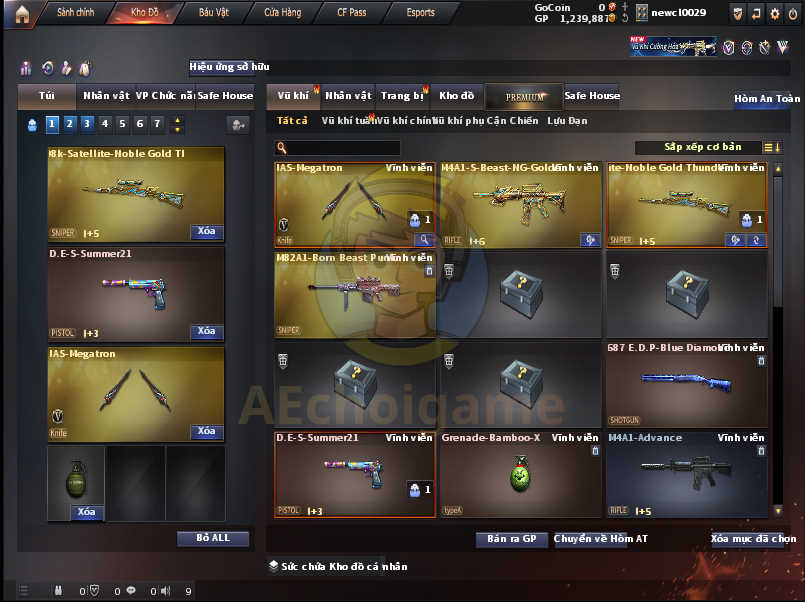The image size is (805, 602).
Task: Filter by Lựu Đạn category
Action: pyautogui.click(x=567, y=121)
